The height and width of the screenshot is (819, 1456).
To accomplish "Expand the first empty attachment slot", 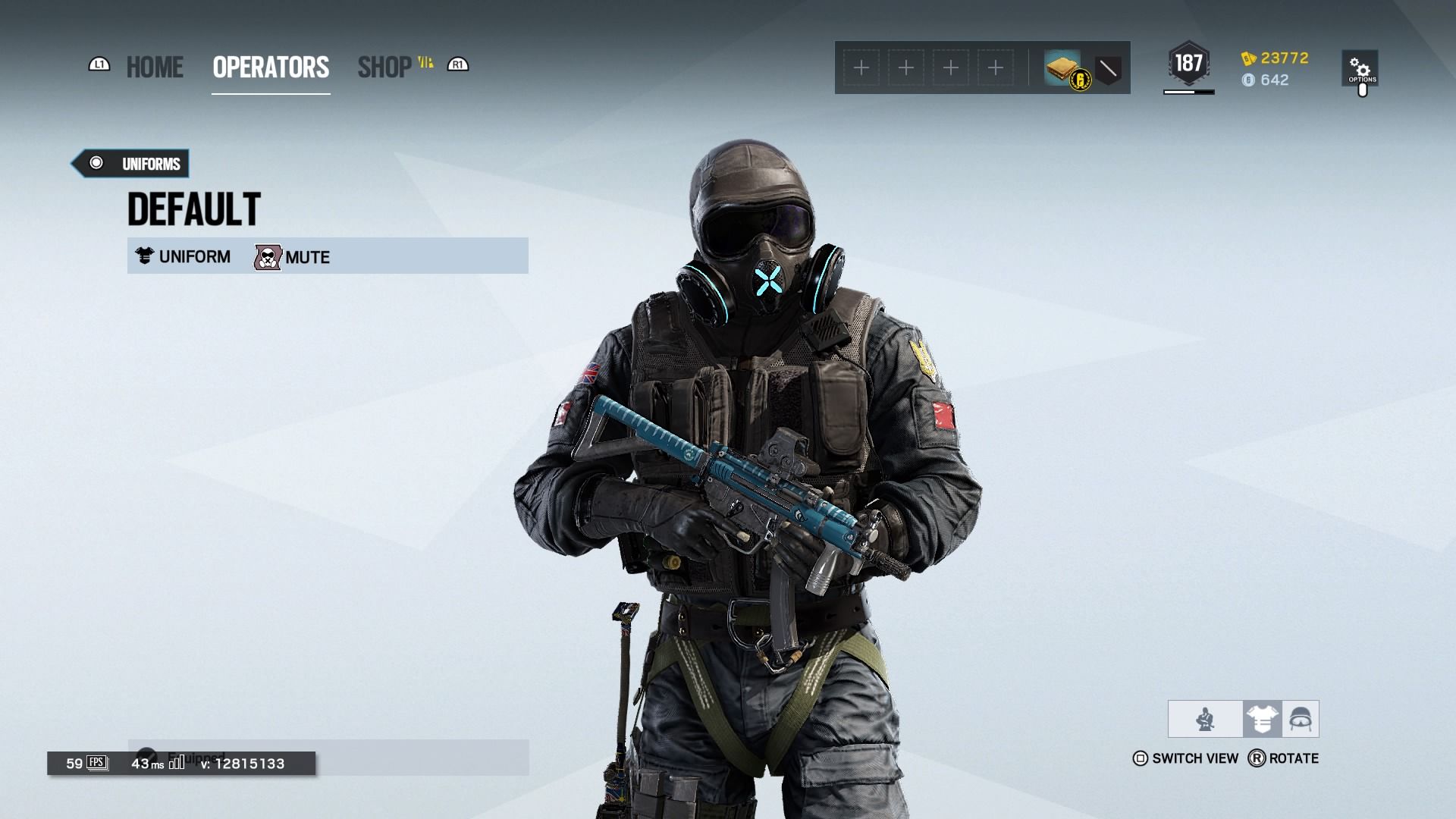I will click(x=861, y=67).
